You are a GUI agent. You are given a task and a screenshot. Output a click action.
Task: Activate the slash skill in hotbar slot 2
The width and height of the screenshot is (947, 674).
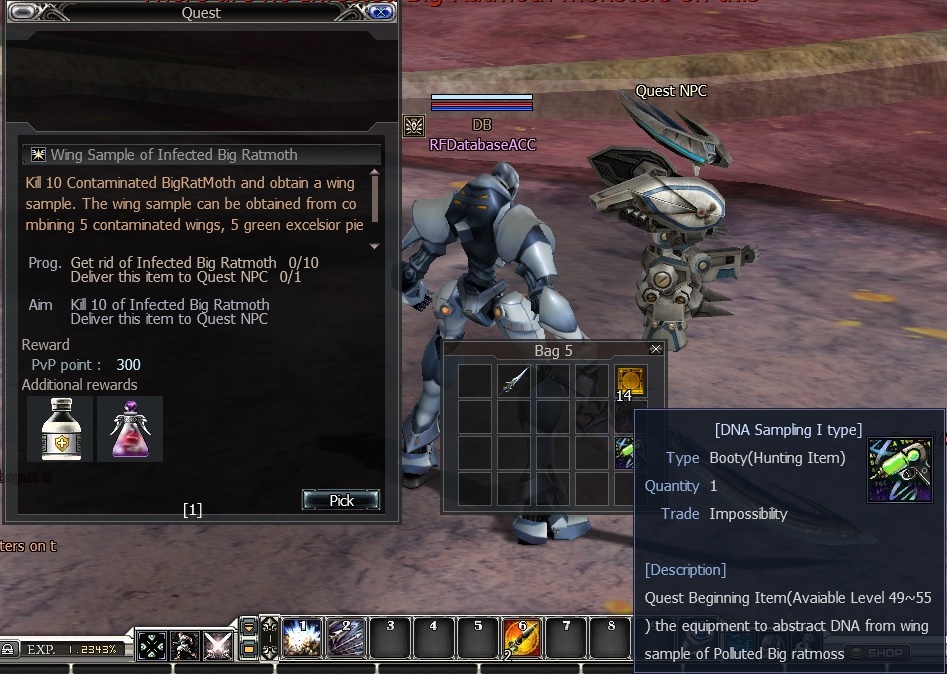(346, 638)
